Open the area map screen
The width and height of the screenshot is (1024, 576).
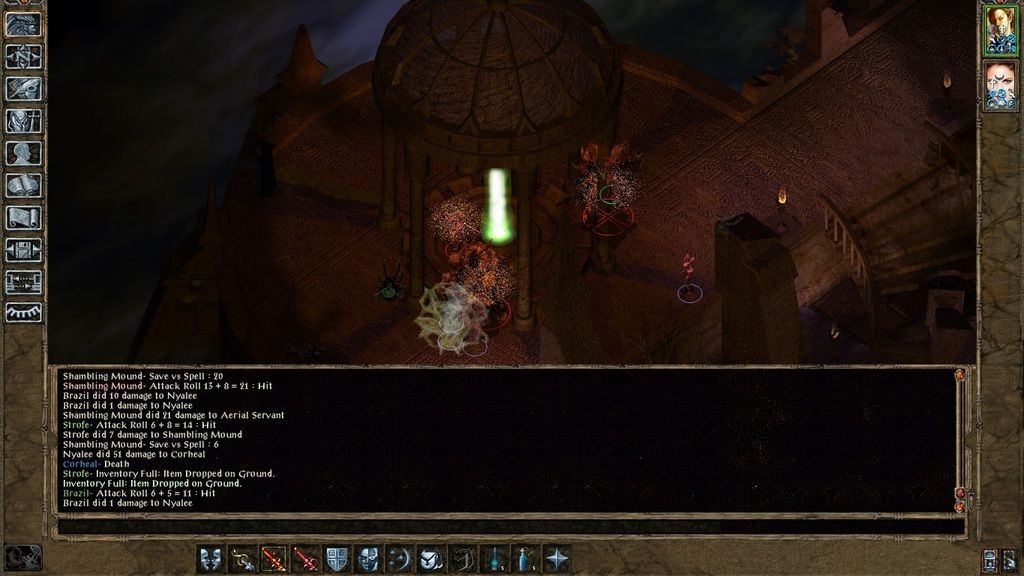(x=23, y=57)
